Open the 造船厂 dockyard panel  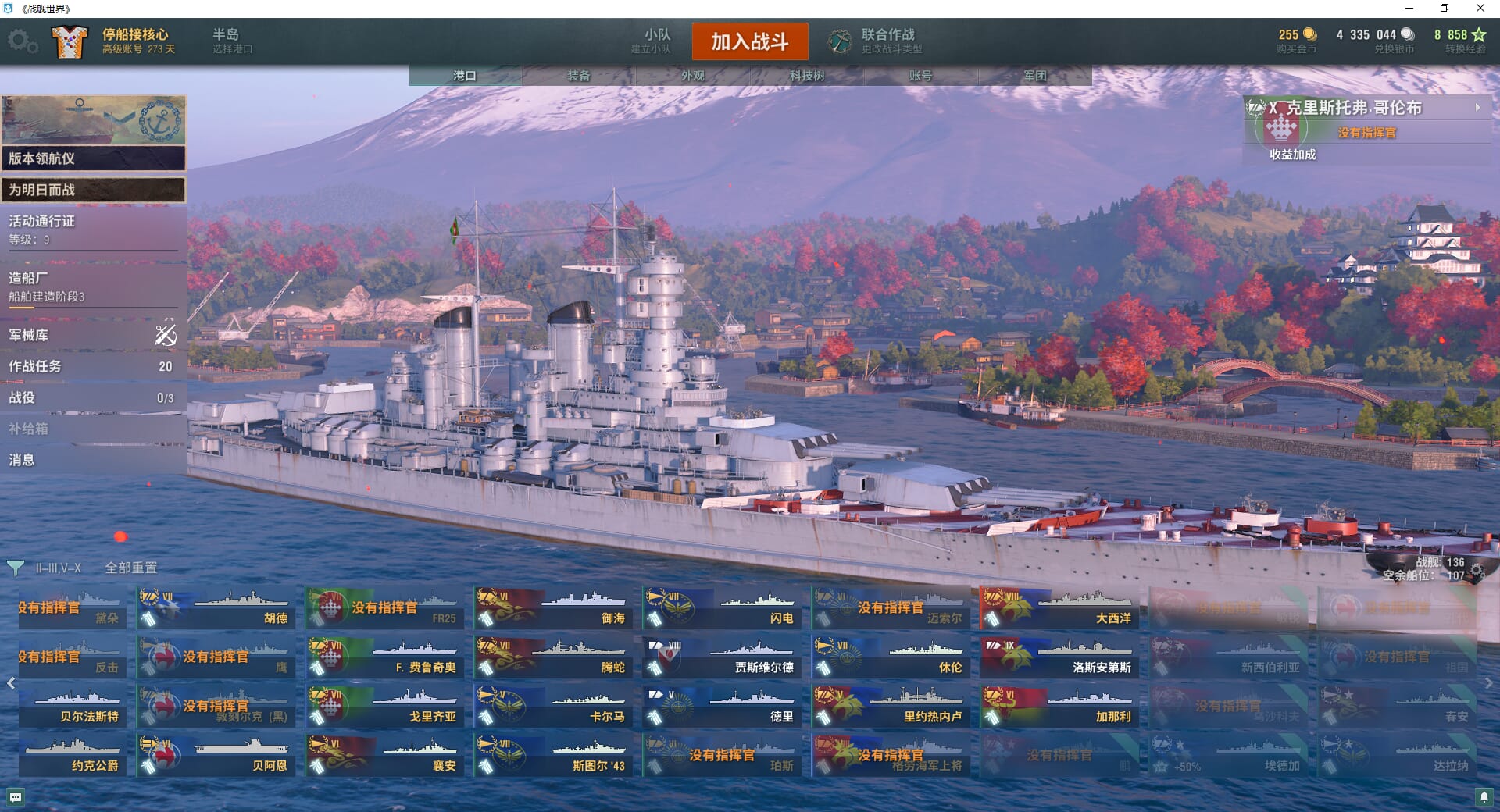pos(92,287)
